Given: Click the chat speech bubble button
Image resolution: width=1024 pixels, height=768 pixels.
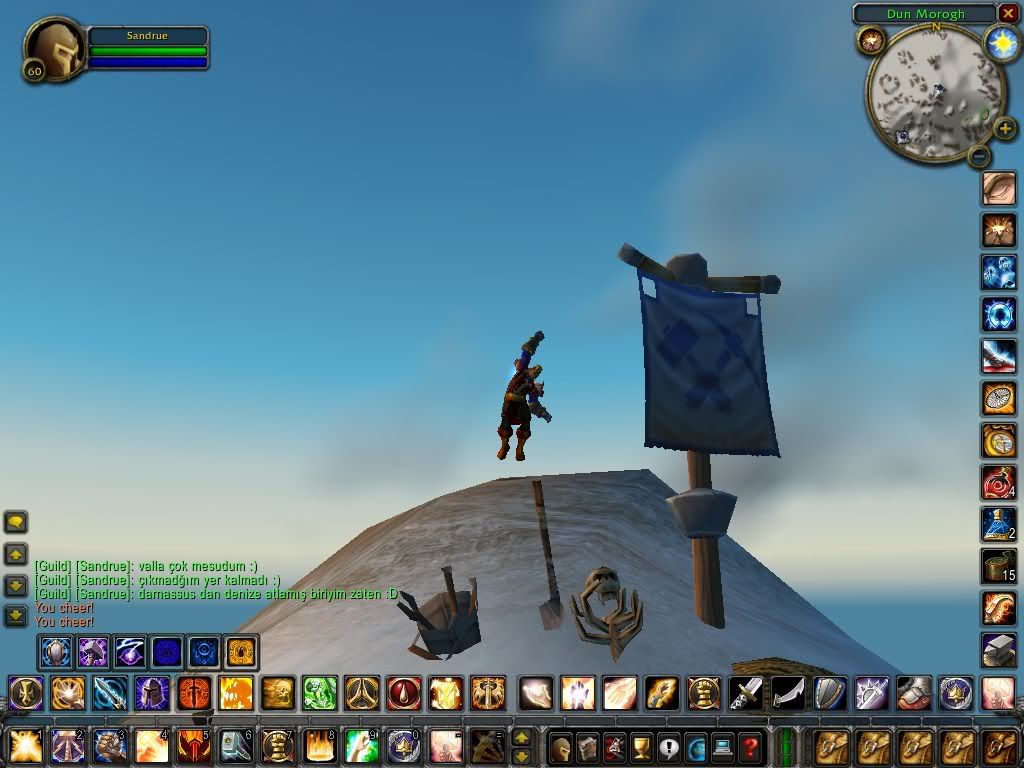Looking at the screenshot, I should pyautogui.click(x=16, y=522).
